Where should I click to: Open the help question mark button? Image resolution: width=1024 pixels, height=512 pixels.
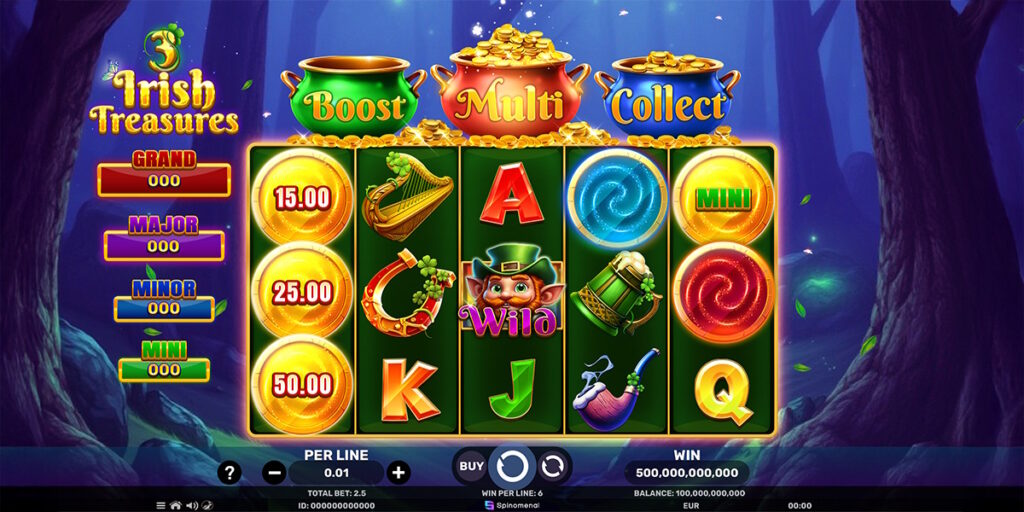click(x=229, y=472)
